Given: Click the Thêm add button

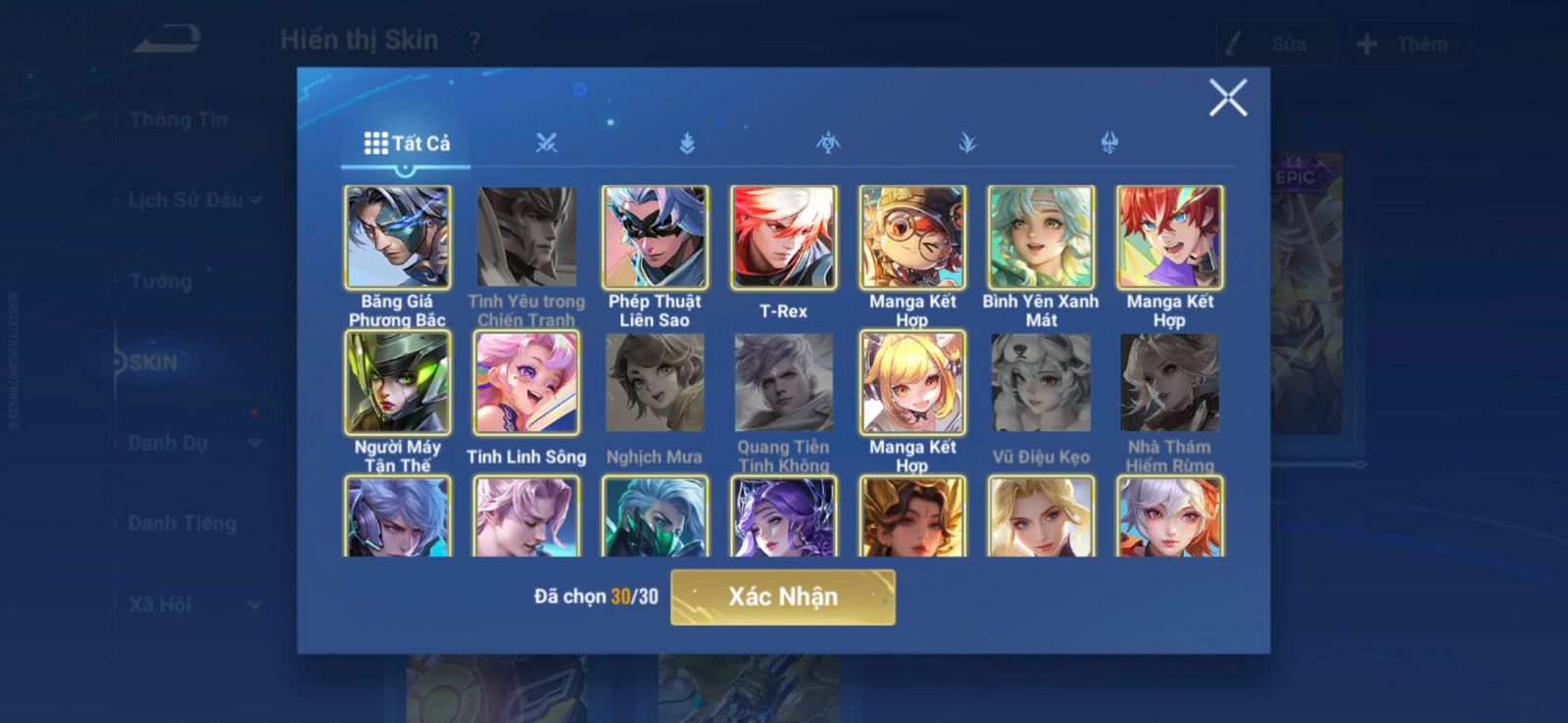Looking at the screenshot, I should 1407,44.
